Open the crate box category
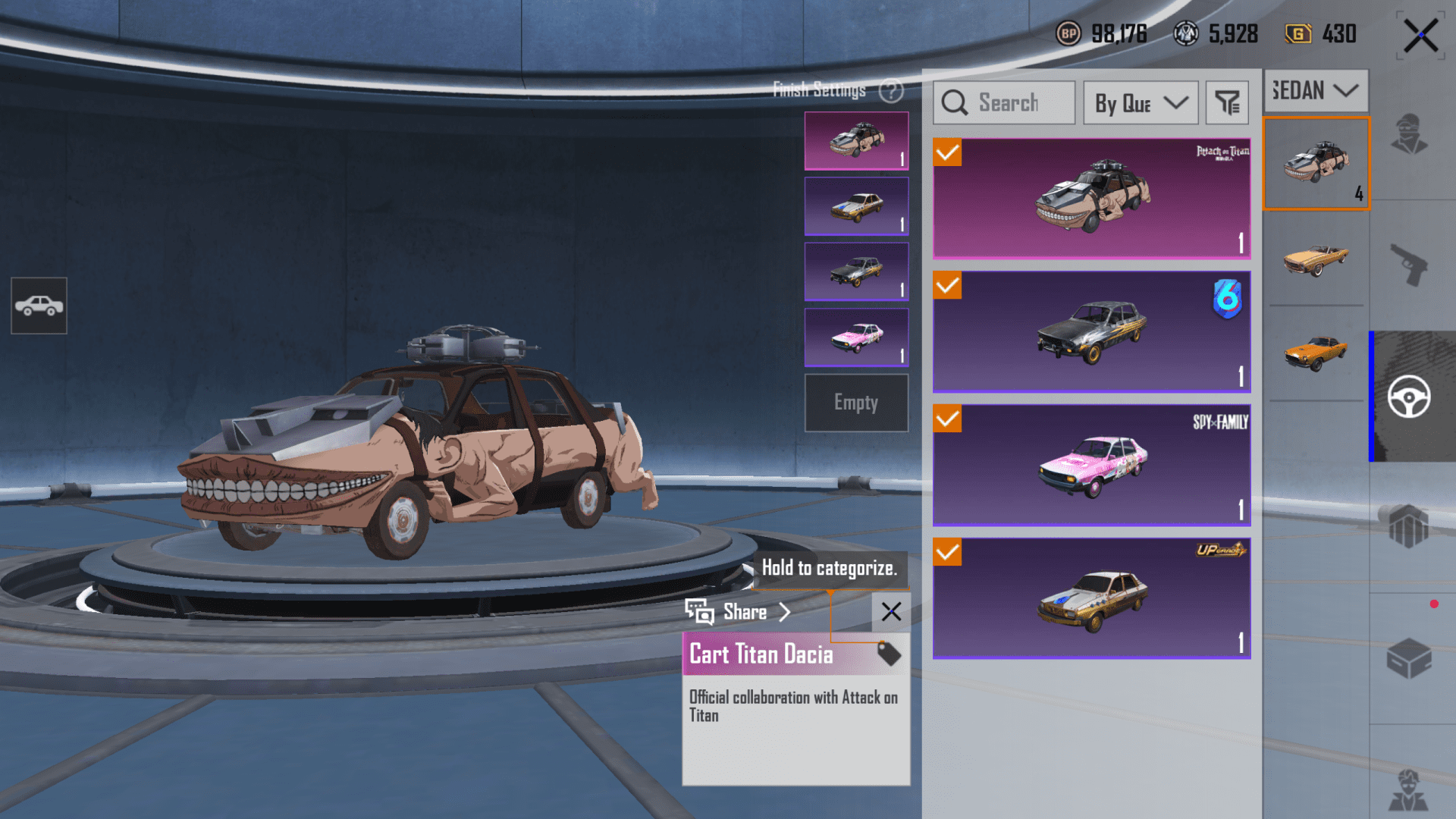Viewport: 1456px width, 819px height. tap(1408, 658)
